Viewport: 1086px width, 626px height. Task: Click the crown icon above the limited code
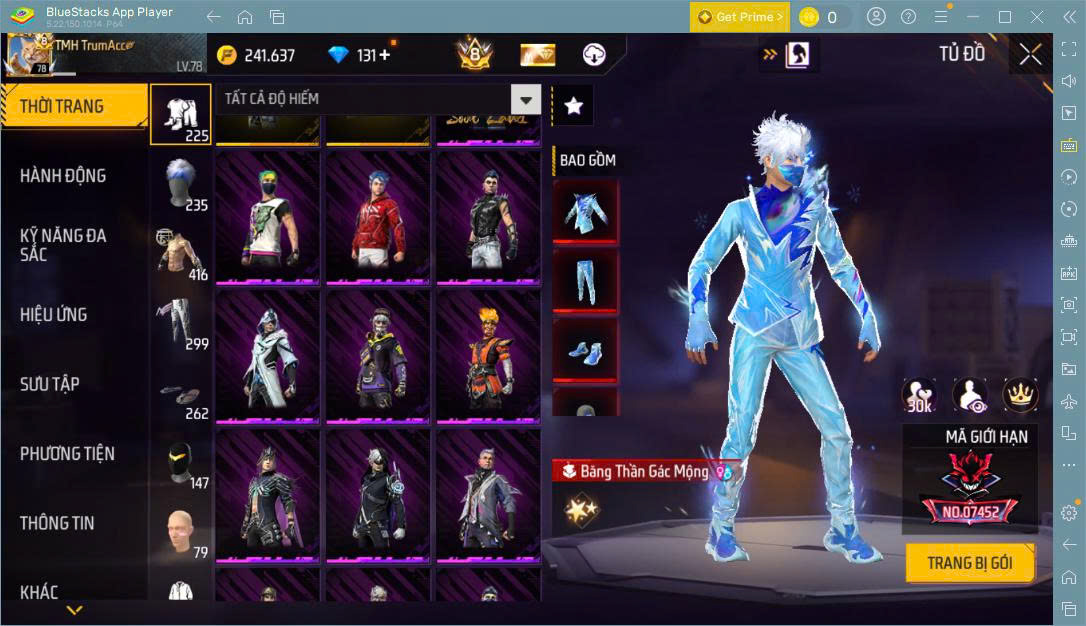(x=1020, y=396)
